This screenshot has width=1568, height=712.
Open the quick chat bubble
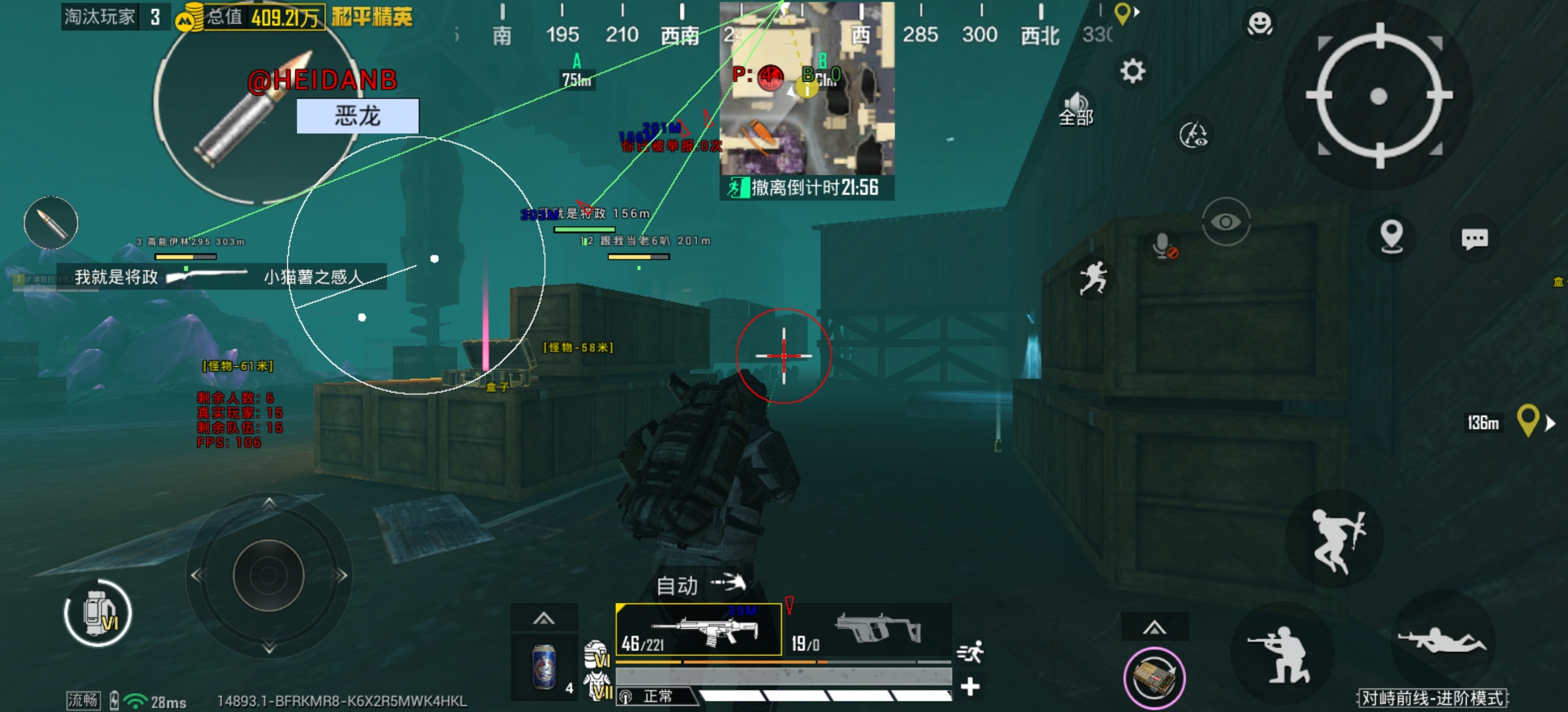click(x=1474, y=238)
